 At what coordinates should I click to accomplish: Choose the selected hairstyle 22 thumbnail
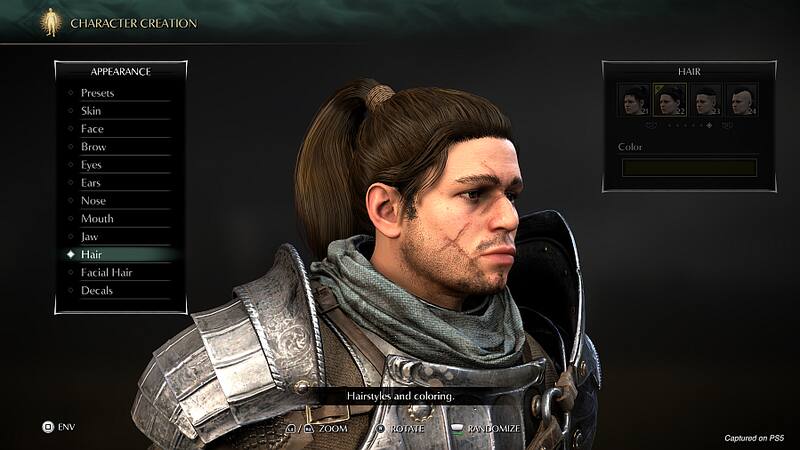coord(669,99)
